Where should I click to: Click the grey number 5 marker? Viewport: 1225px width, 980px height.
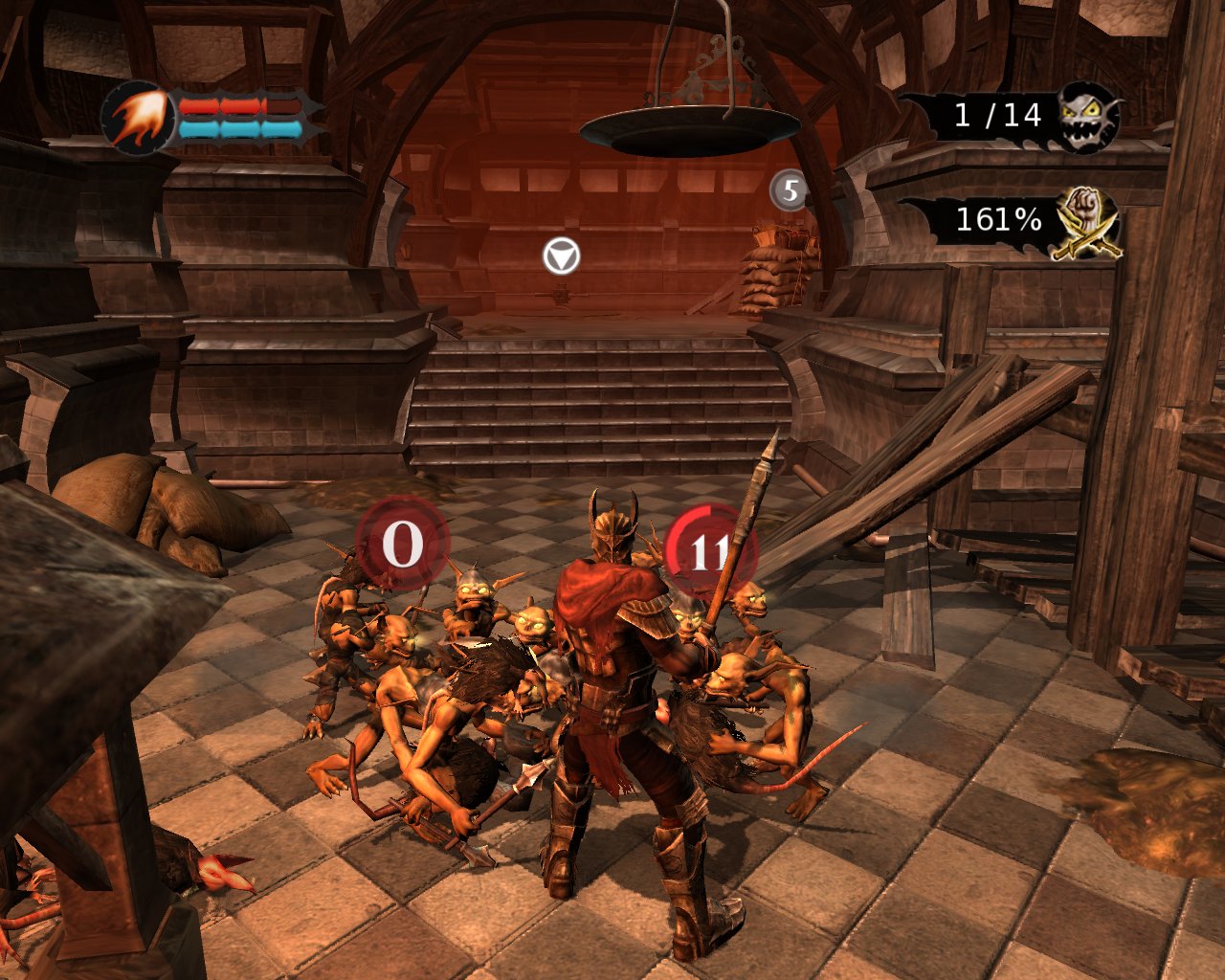(x=790, y=190)
